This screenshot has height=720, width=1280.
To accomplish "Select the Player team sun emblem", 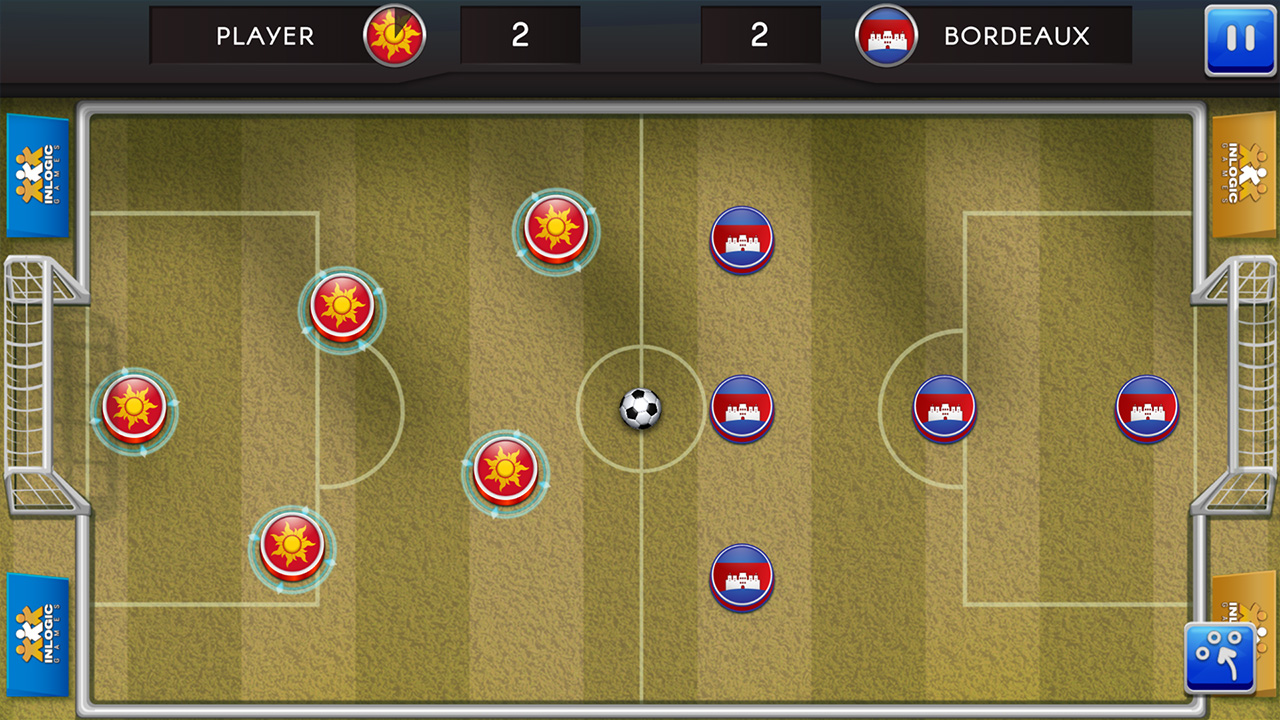I will 392,35.
